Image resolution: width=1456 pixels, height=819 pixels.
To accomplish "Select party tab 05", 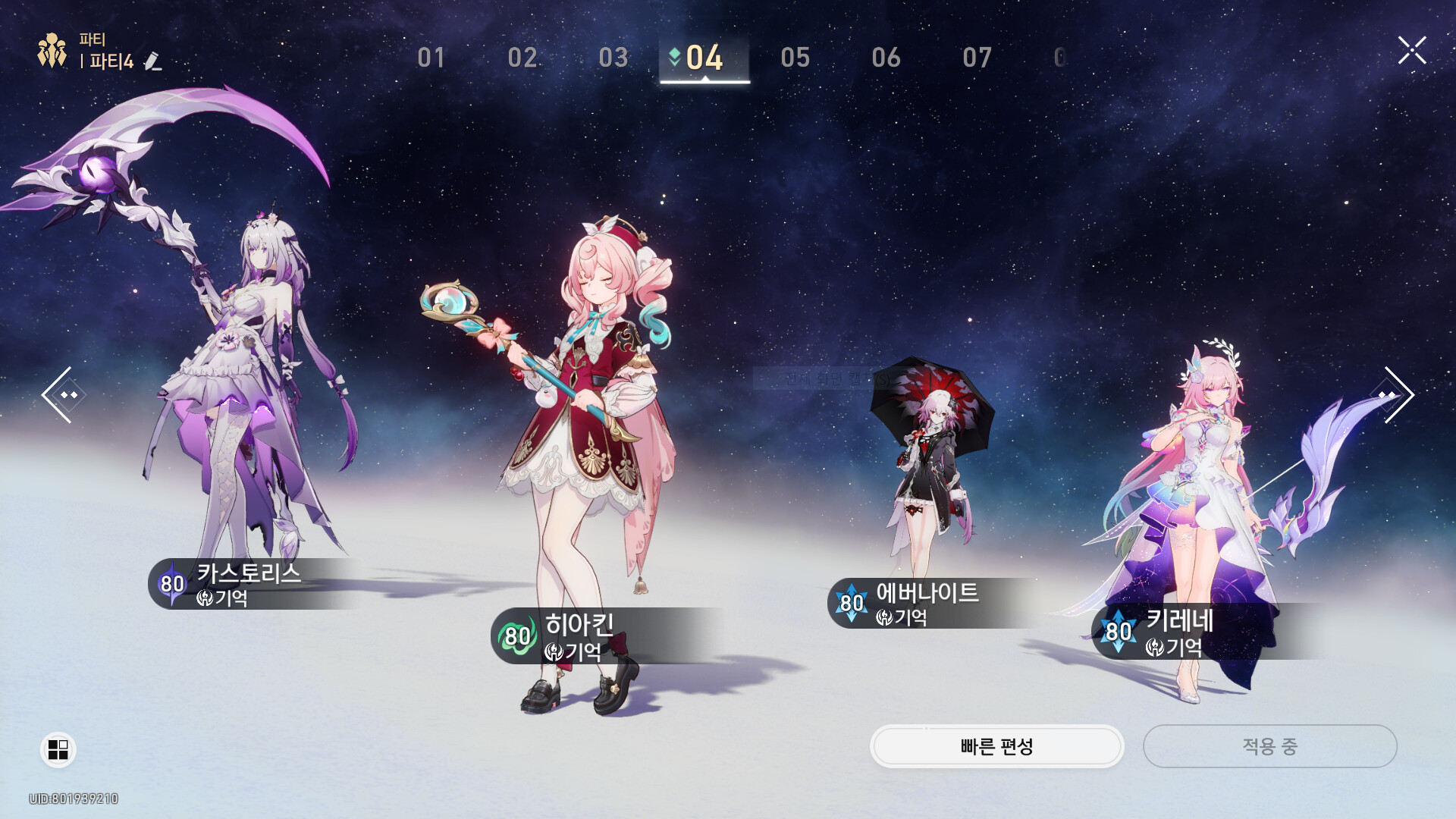I will click(x=795, y=58).
